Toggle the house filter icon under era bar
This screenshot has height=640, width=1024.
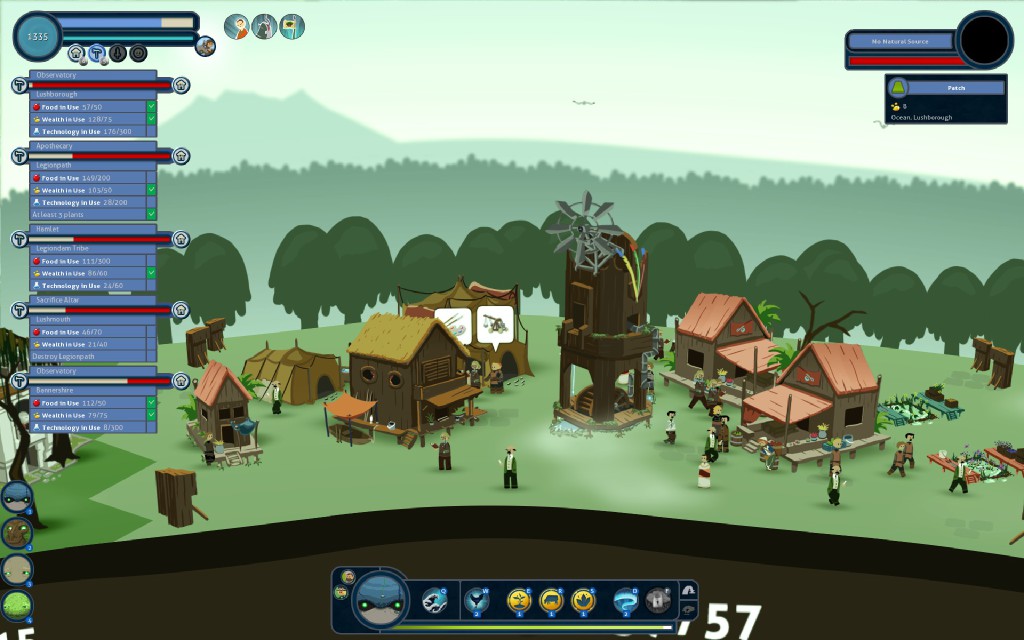coord(76,53)
